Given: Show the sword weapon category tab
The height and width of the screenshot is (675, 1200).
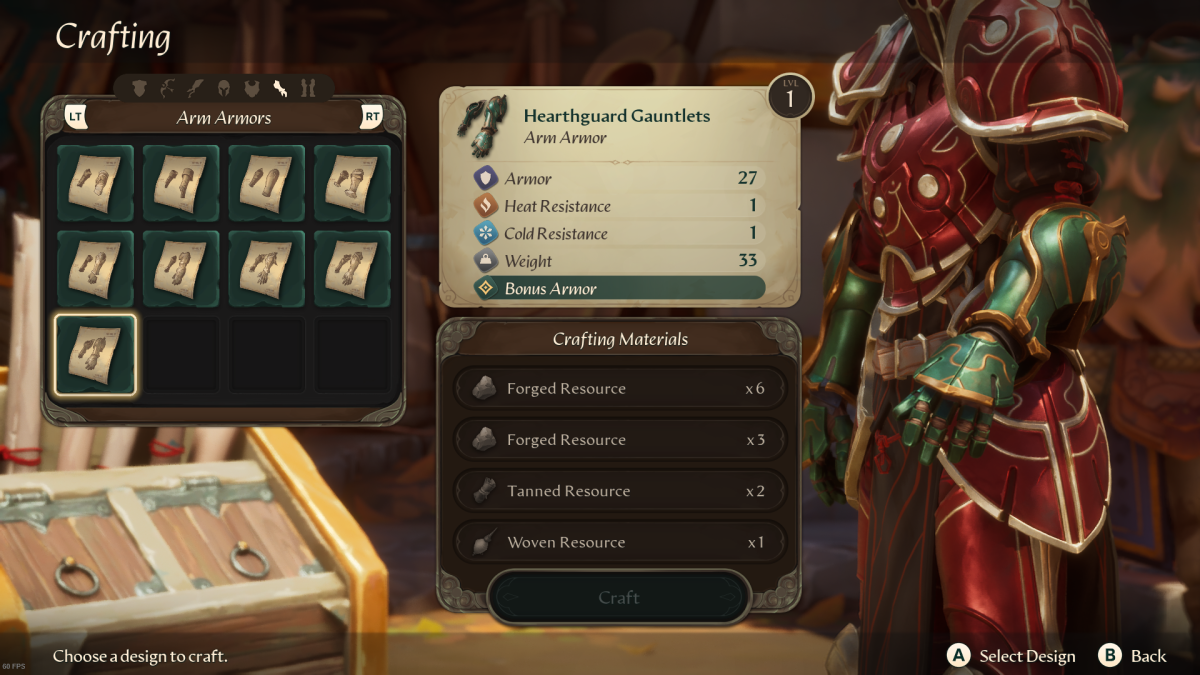Looking at the screenshot, I should pos(196,89).
